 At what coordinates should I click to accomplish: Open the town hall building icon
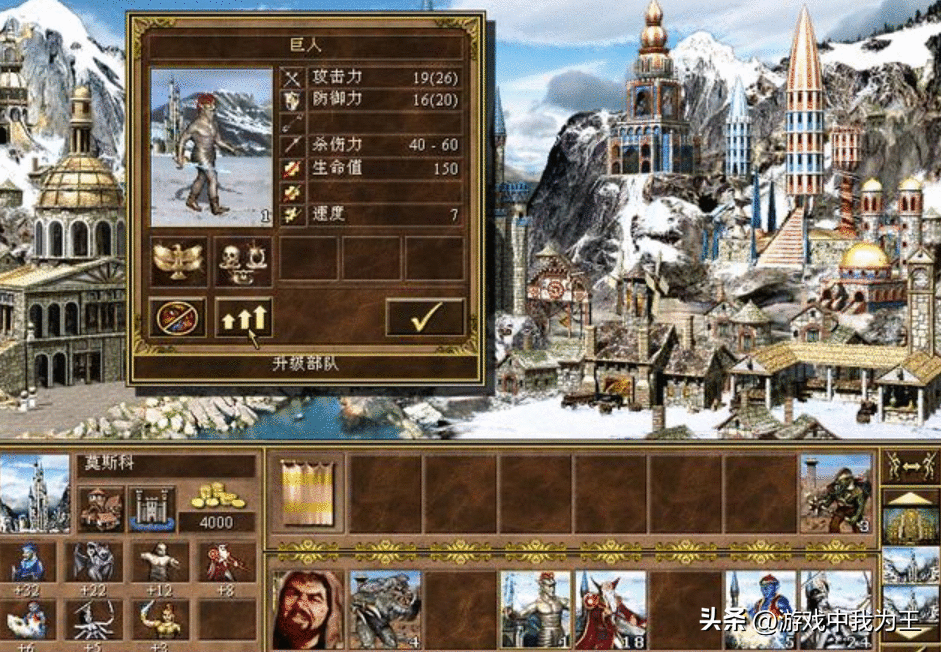(x=101, y=509)
